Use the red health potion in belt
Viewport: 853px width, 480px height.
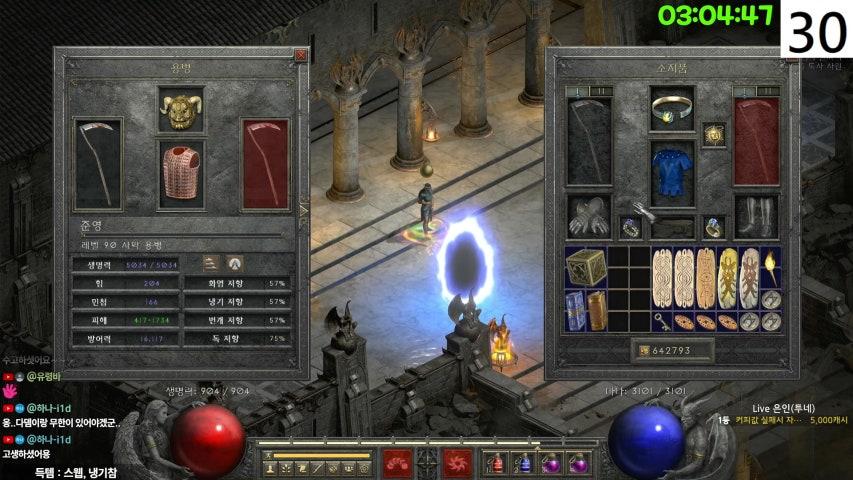click(496, 463)
